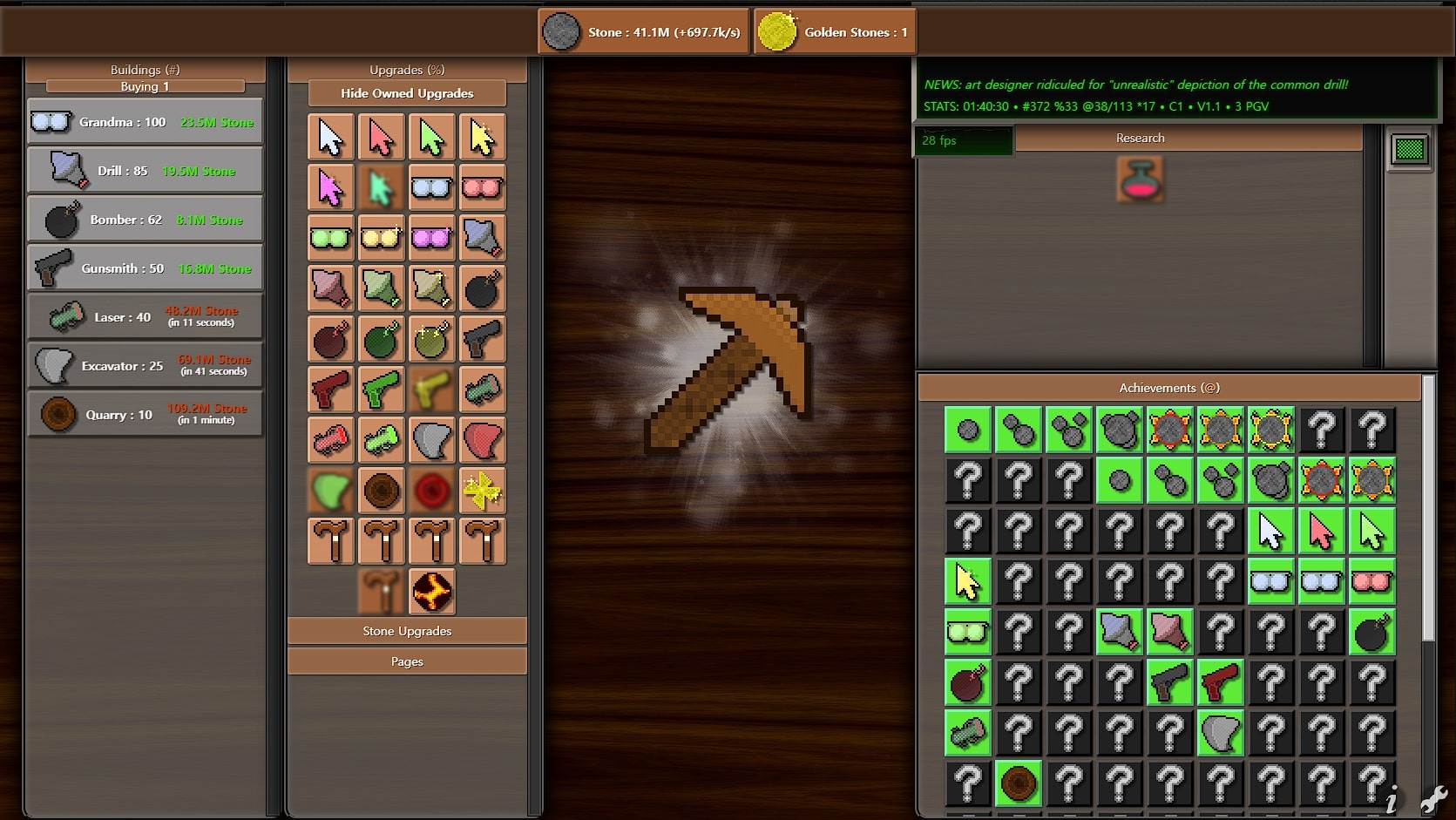Open the Pages section
Screen dimensions: 1456x820
407,661
